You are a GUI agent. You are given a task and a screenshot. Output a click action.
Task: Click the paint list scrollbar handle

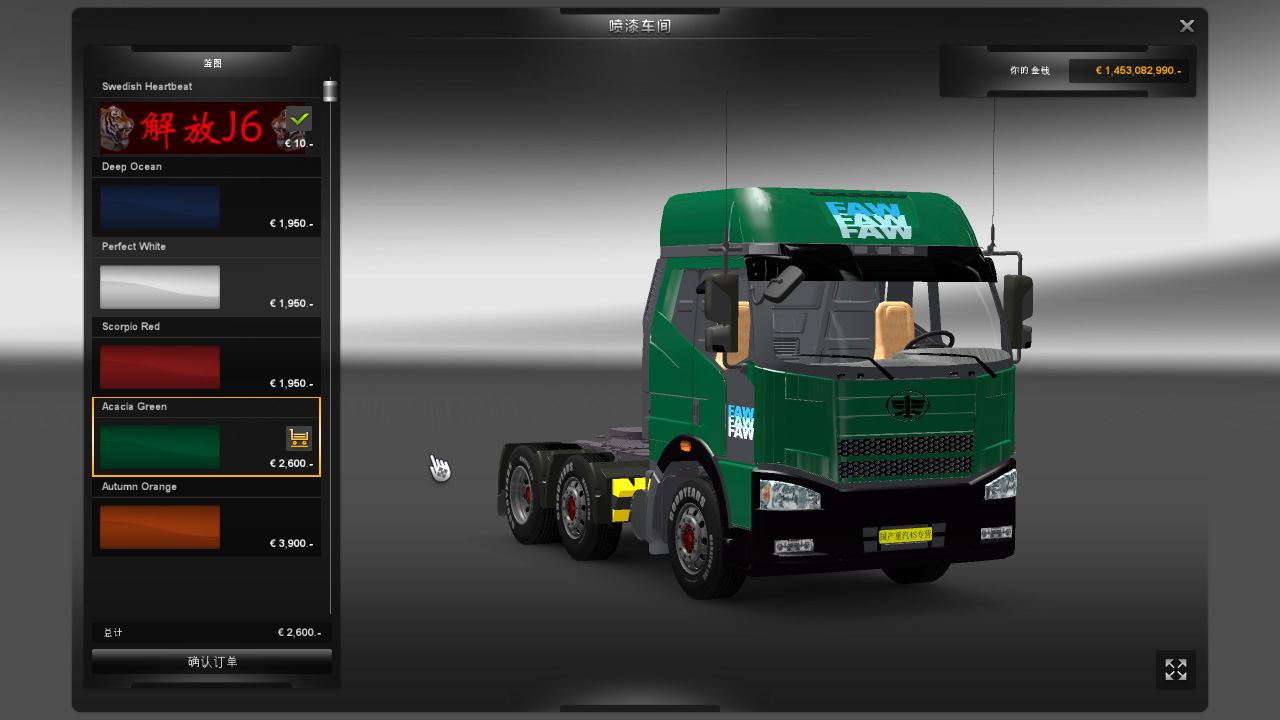(x=330, y=91)
